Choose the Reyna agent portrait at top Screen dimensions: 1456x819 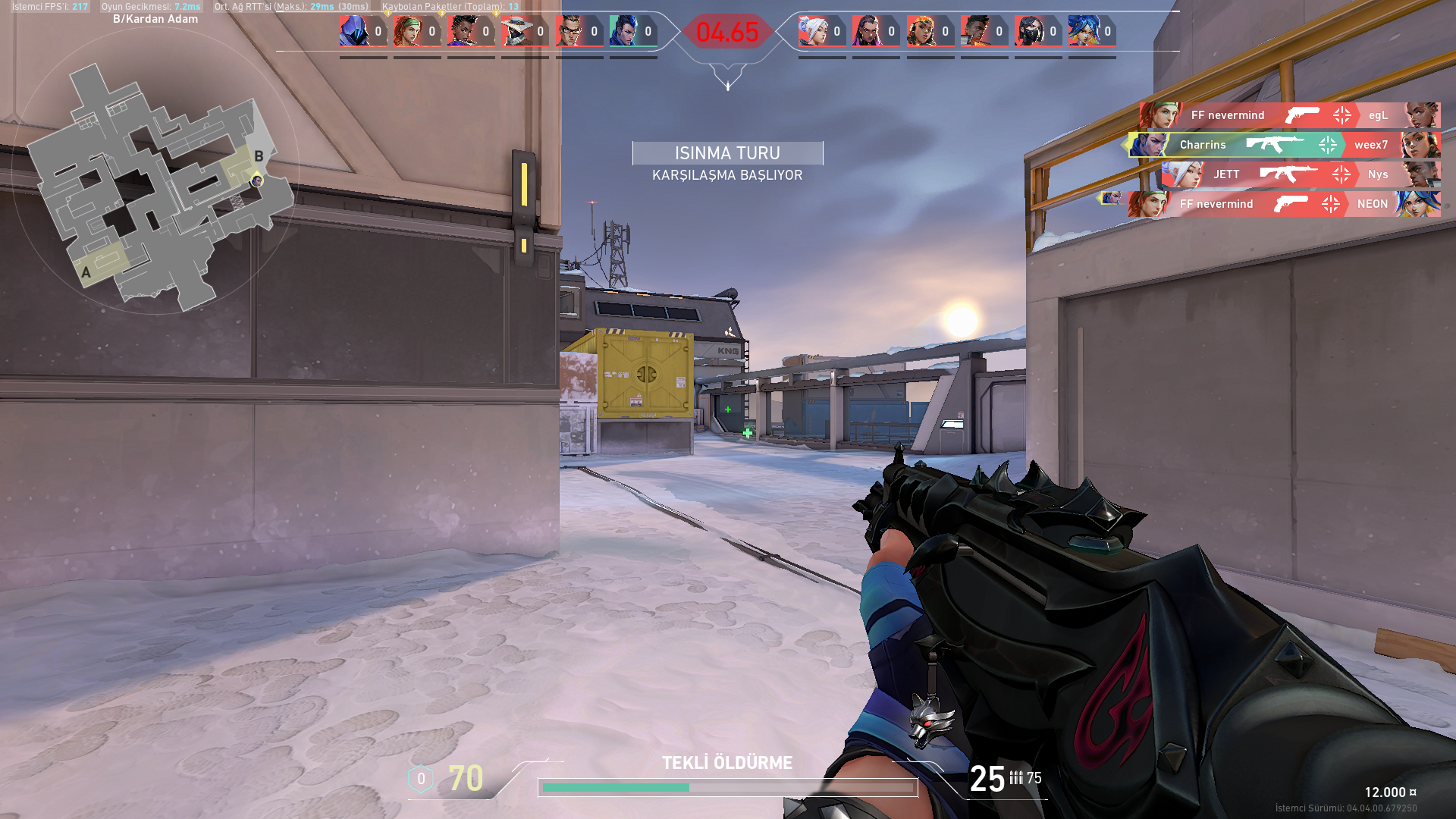click(867, 31)
